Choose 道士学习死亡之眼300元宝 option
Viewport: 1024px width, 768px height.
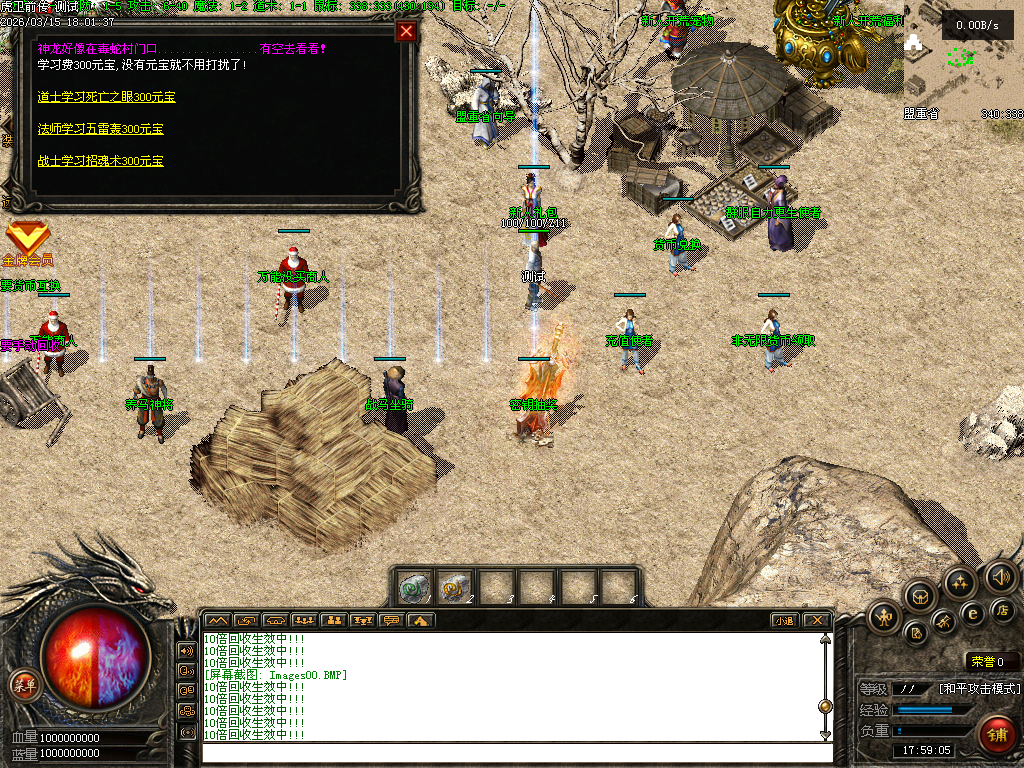(106, 97)
